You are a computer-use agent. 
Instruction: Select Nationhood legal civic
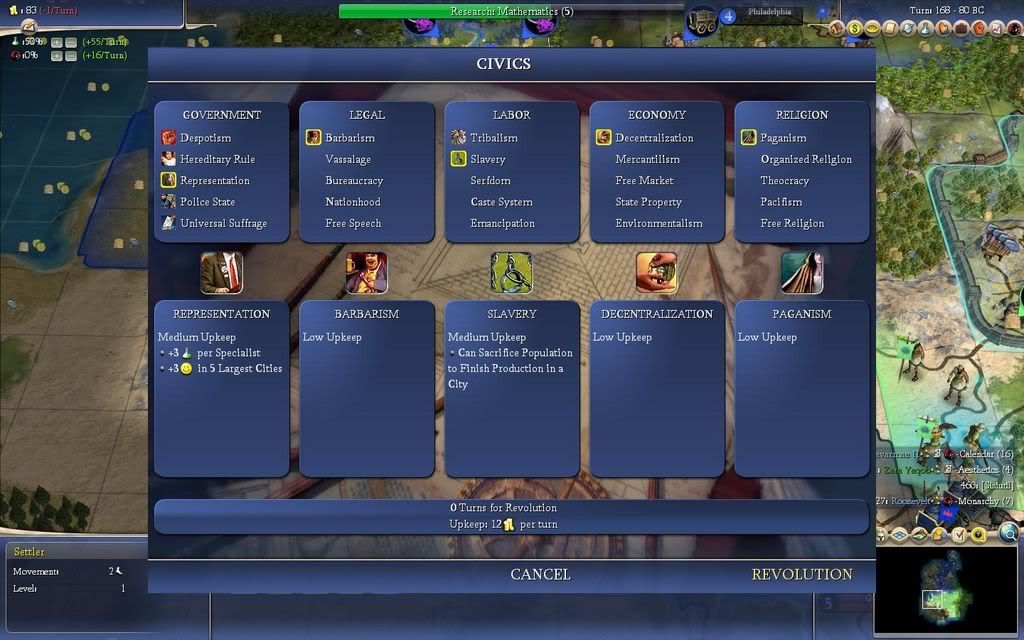[353, 202]
